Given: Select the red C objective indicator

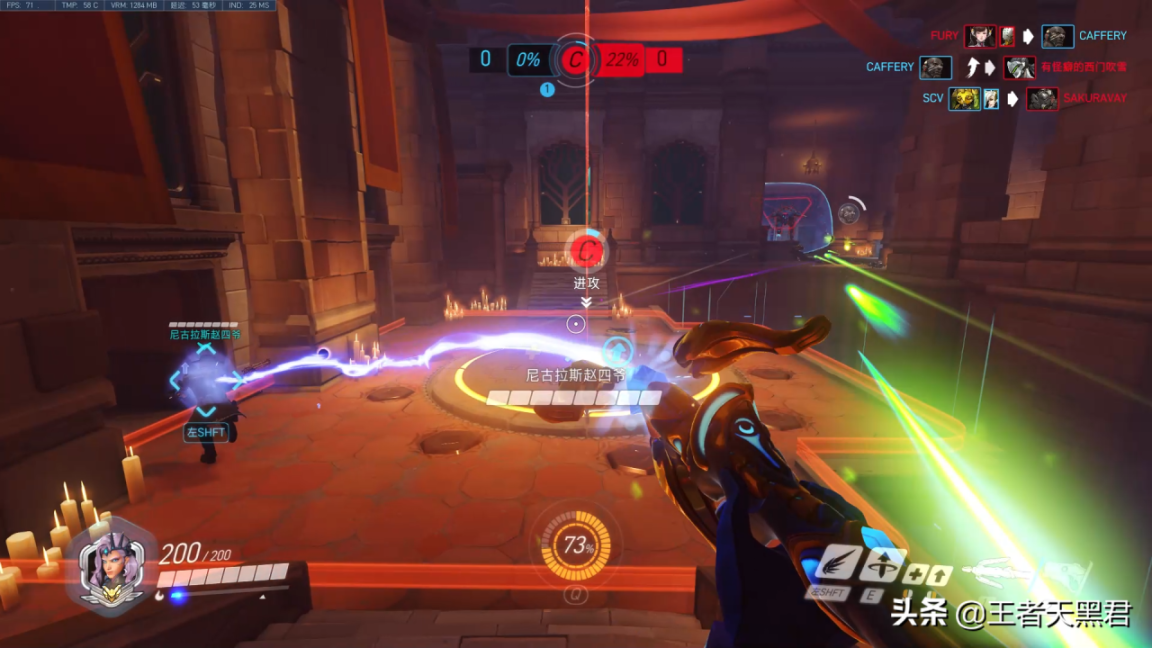Looking at the screenshot, I should tap(574, 60).
